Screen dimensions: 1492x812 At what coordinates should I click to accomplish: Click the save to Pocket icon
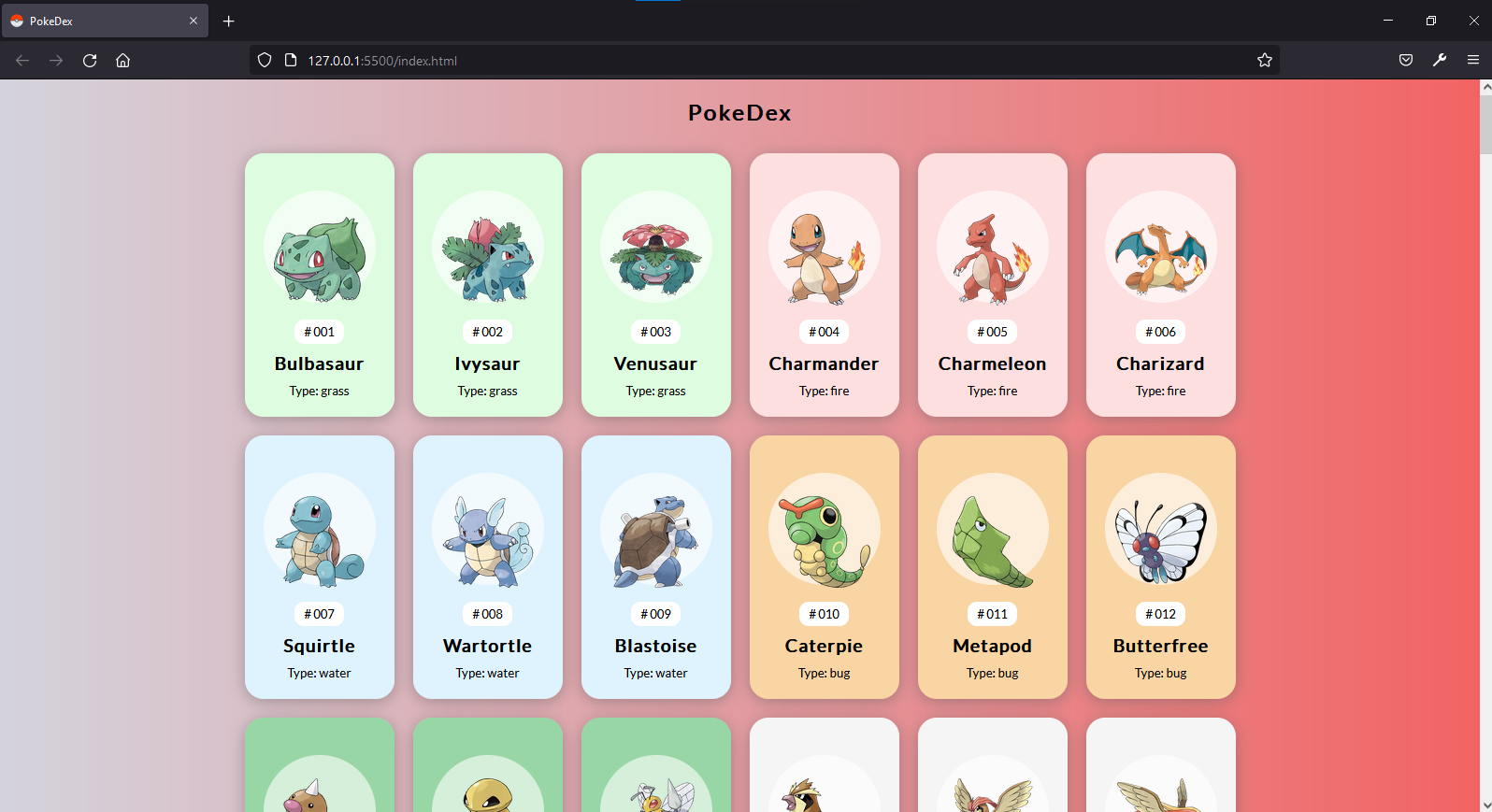(x=1405, y=60)
